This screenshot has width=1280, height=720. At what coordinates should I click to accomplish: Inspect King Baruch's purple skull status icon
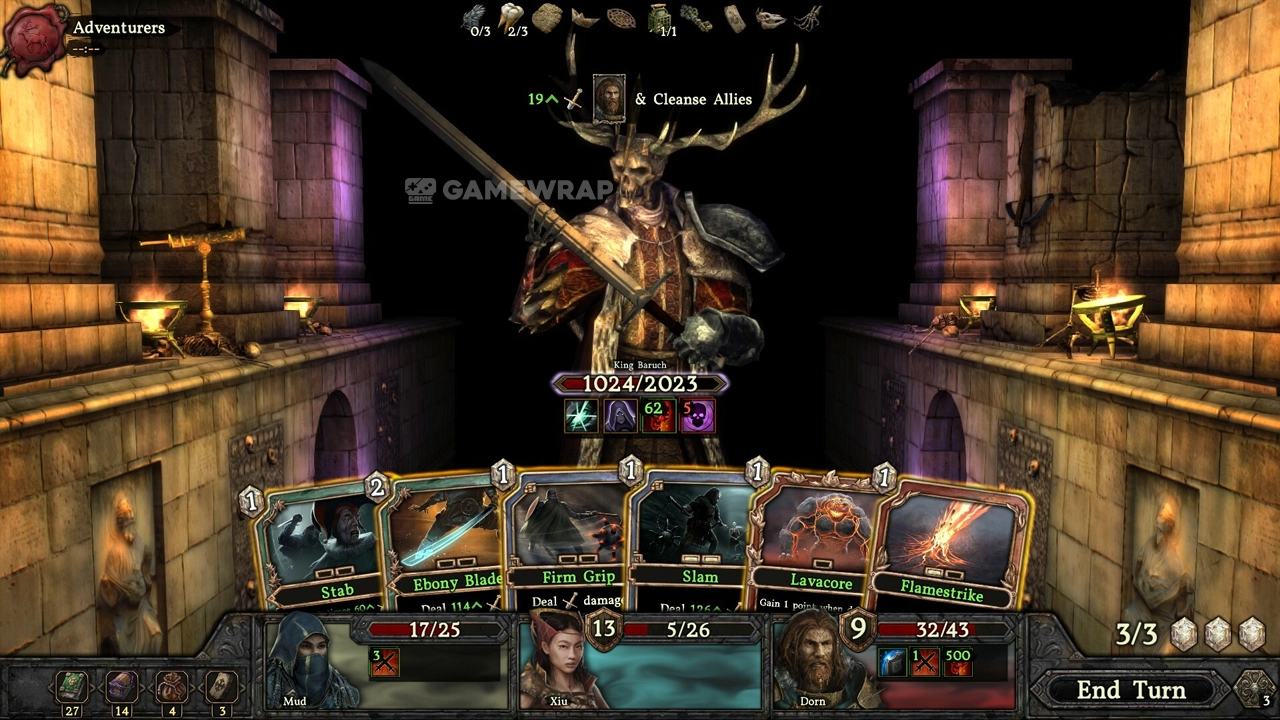(x=697, y=415)
